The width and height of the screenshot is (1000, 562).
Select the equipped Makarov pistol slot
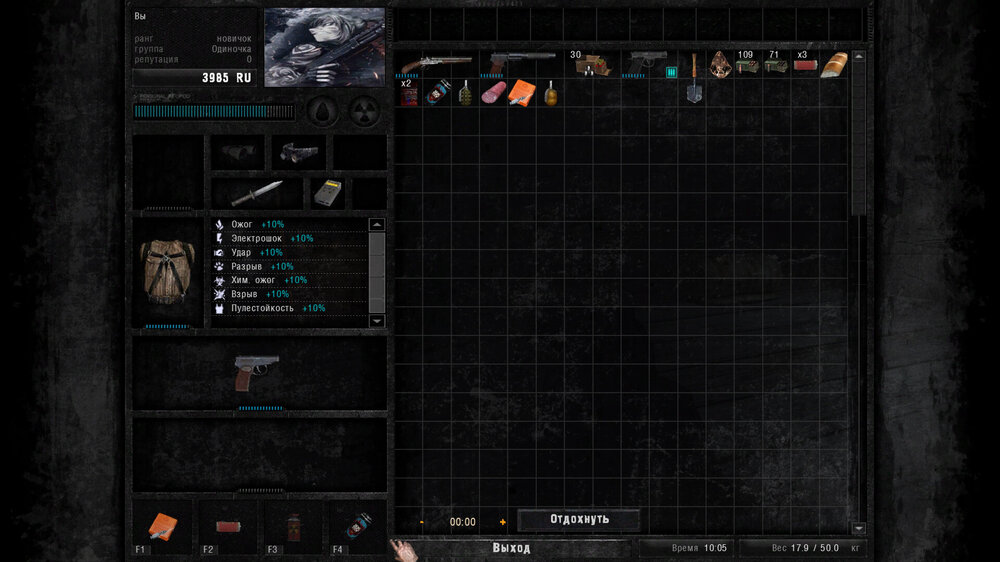257,372
